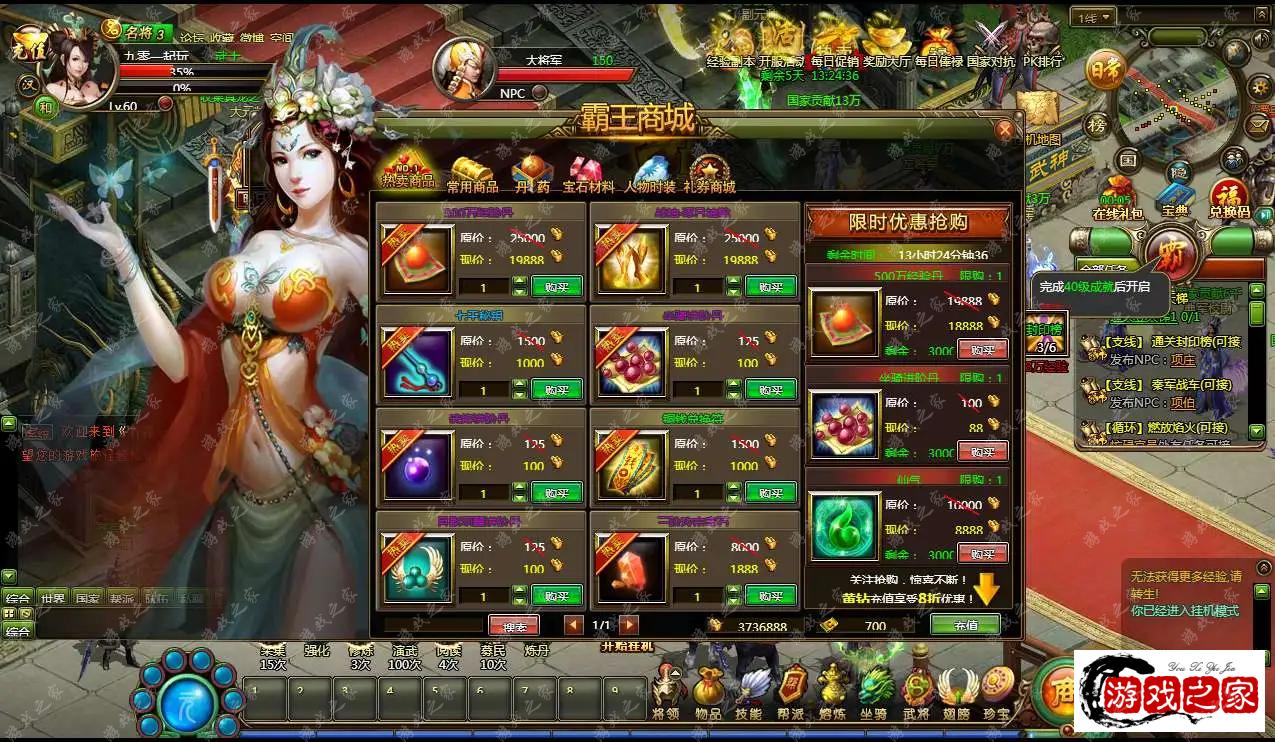This screenshot has height=742, width=1275.
Task: Select the 宝石材料 category tab
Action: (588, 175)
